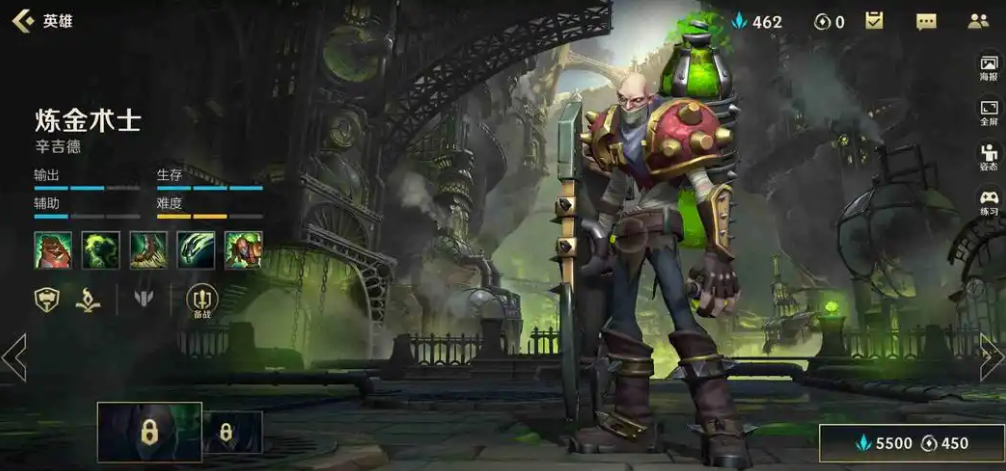Viewport: 1006px width, 471px height.
Task: Open the friends list icon
Action: (x=978, y=21)
